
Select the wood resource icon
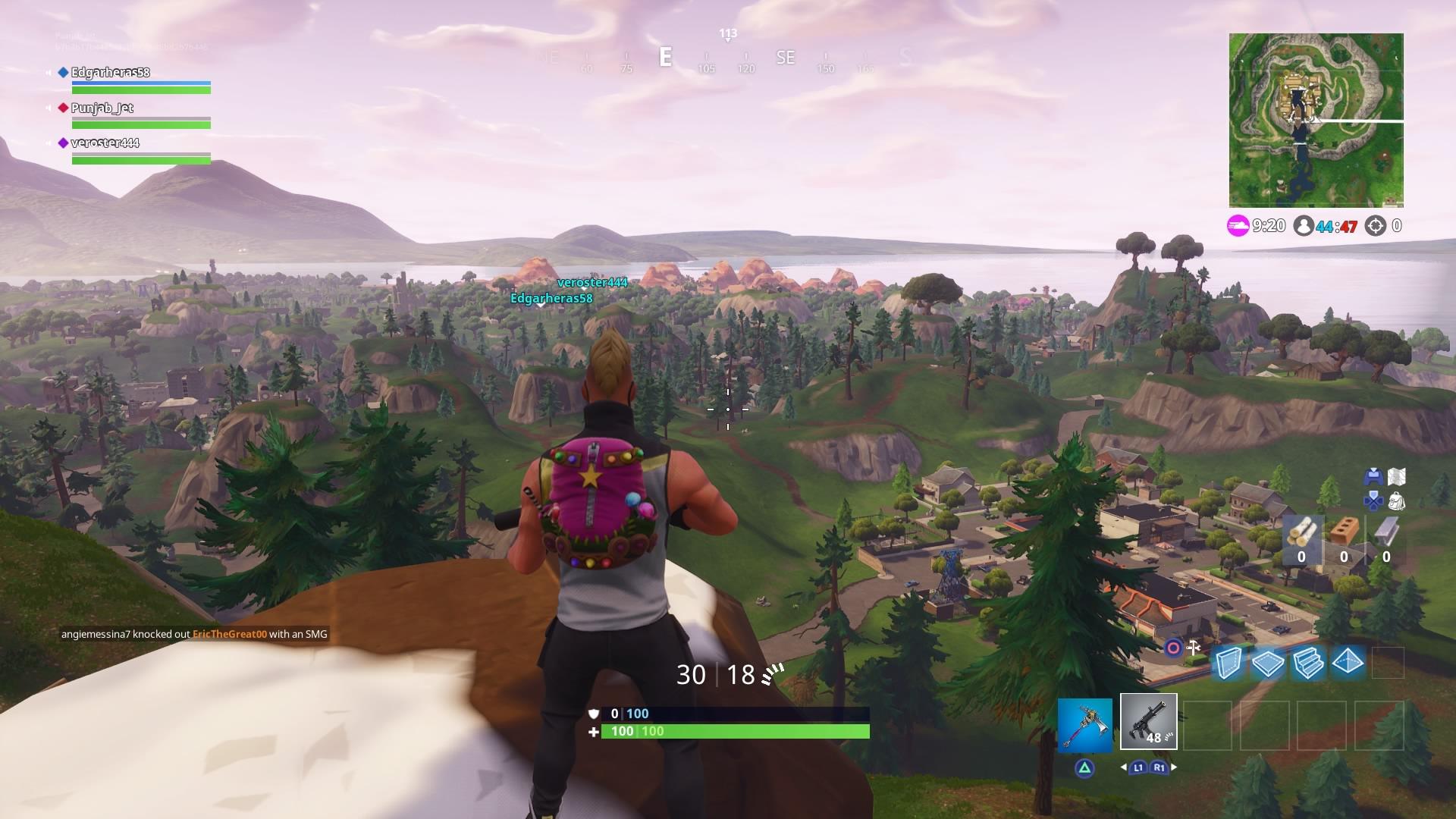[1301, 535]
